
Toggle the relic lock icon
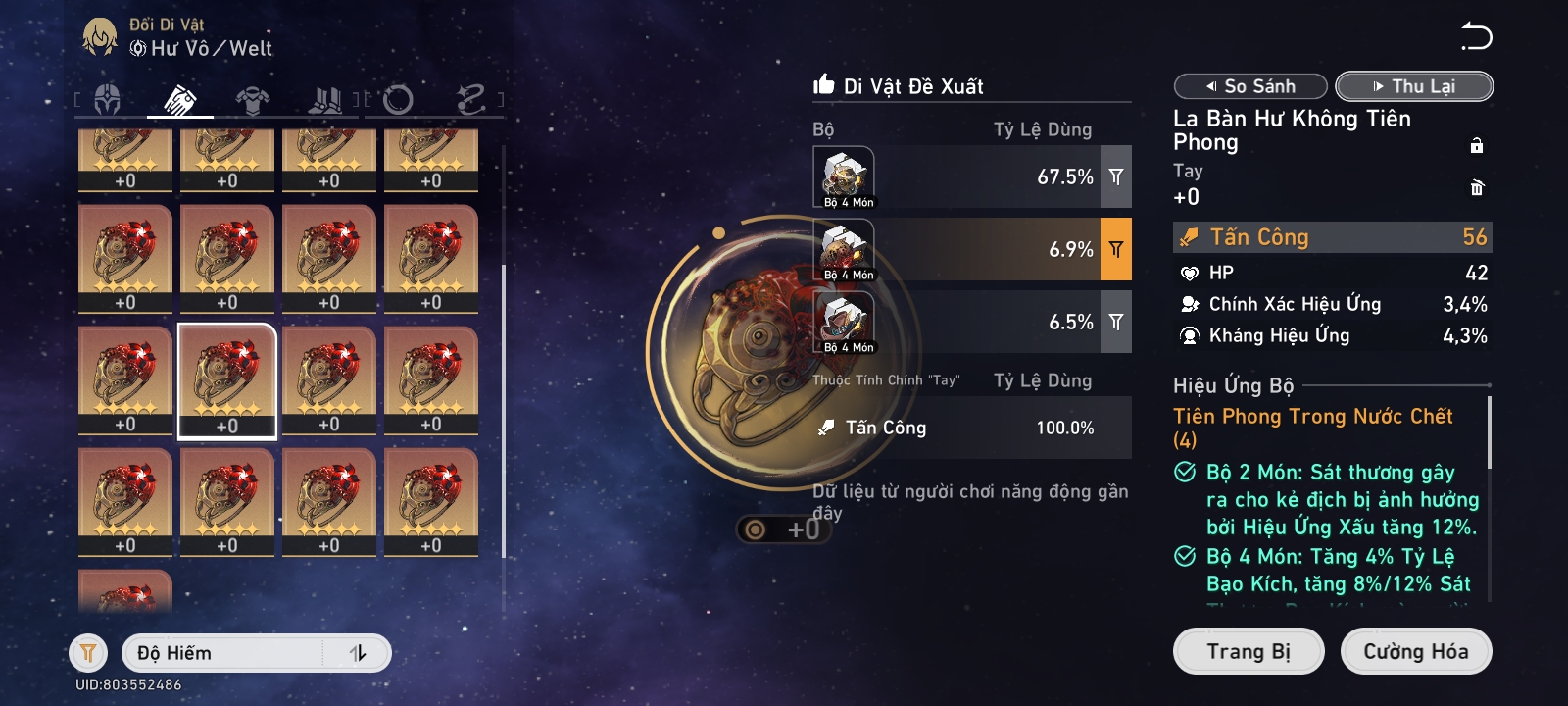[x=1477, y=146]
